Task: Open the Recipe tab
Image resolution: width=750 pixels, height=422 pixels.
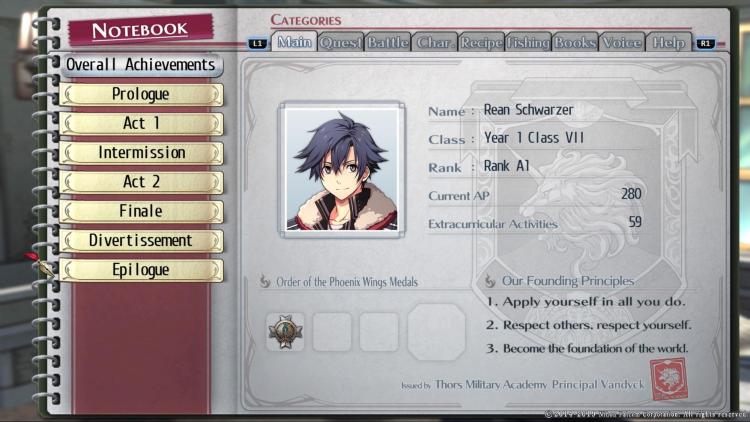Action: (481, 42)
